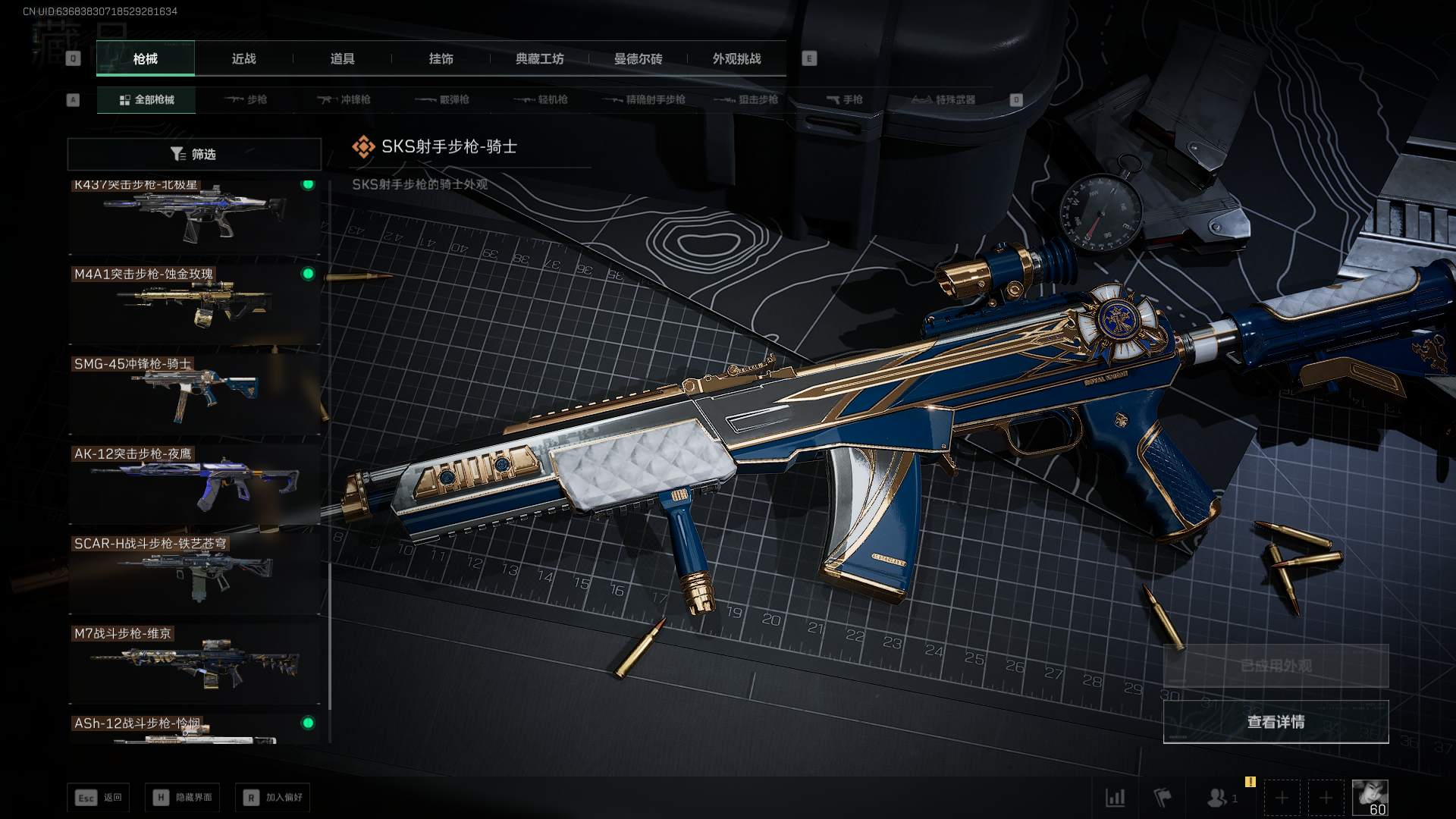Screen dimensions: 1456x819
Task: Select the 挂饰 charms tab
Action: click(x=441, y=58)
